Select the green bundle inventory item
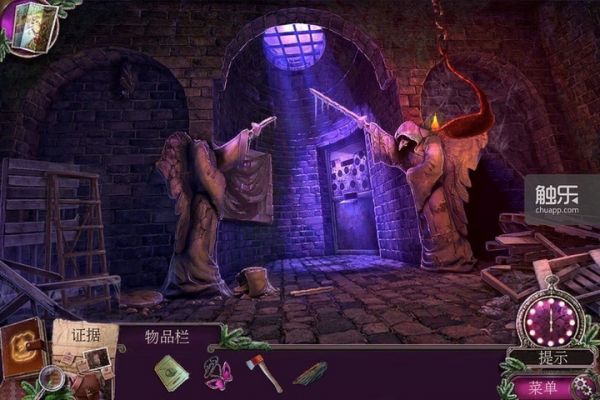 (309, 373)
